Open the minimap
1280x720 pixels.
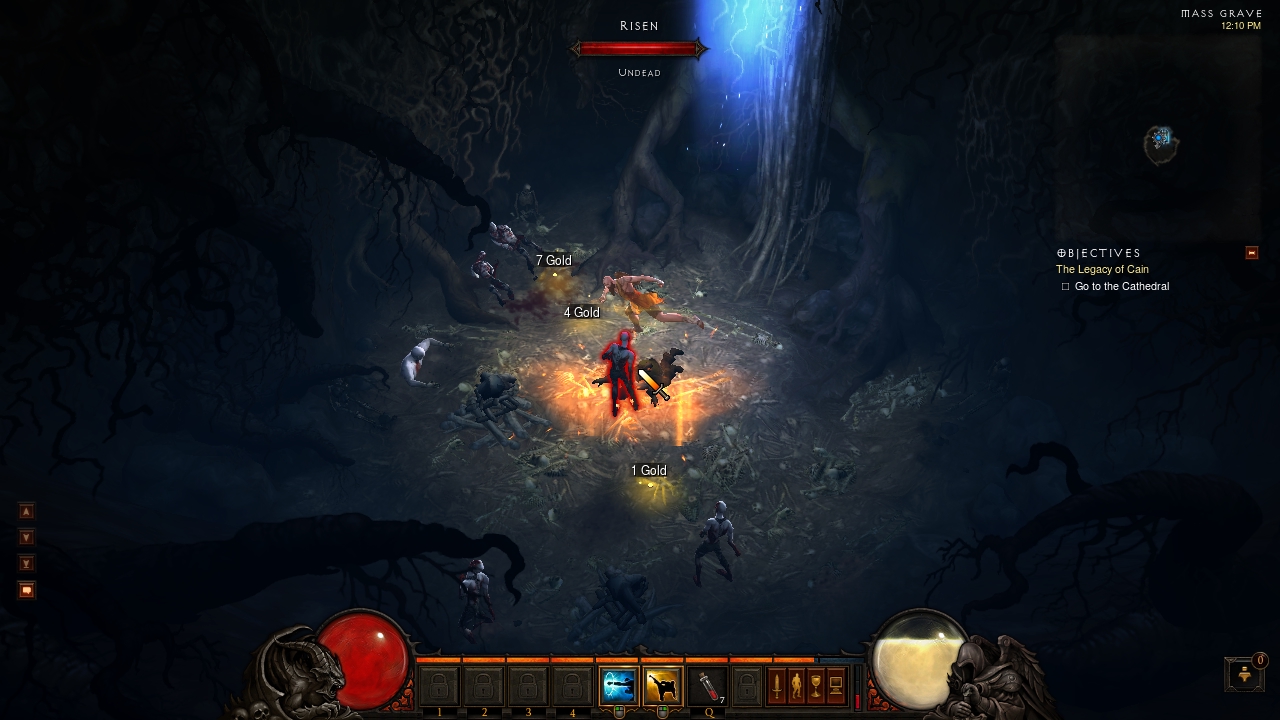pos(1160,143)
